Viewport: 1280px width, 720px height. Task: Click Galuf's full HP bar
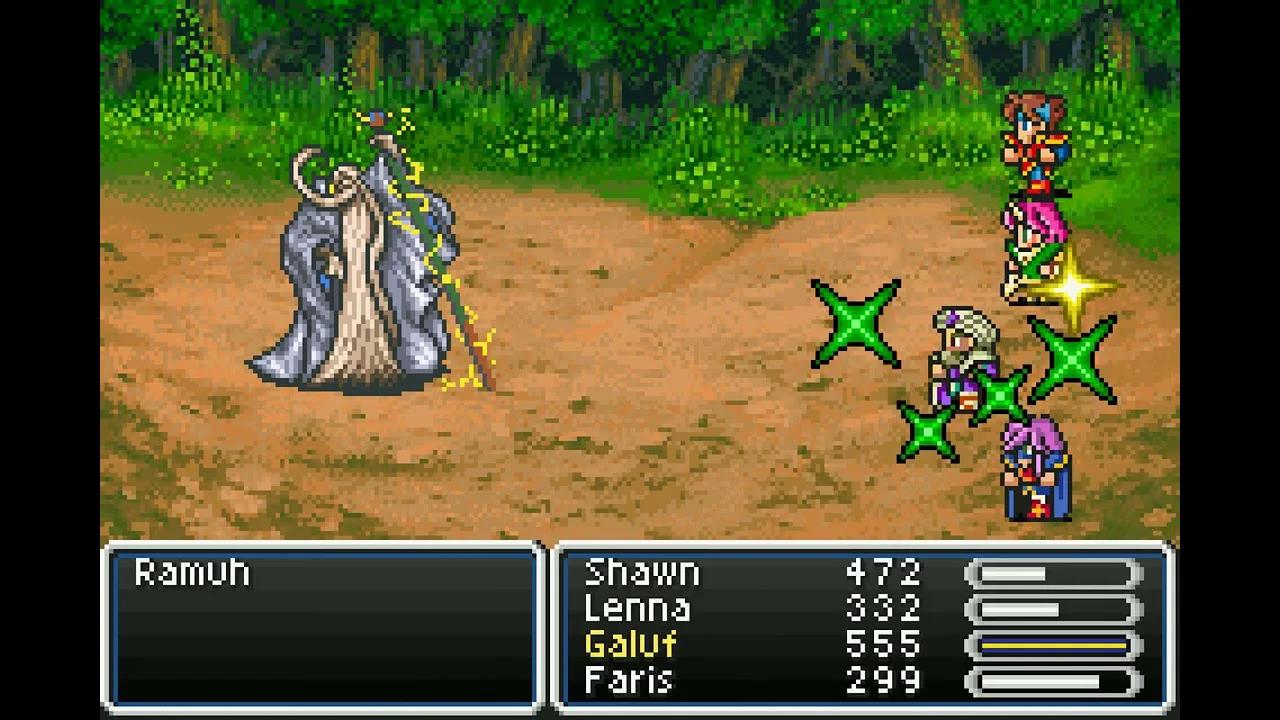click(1052, 645)
